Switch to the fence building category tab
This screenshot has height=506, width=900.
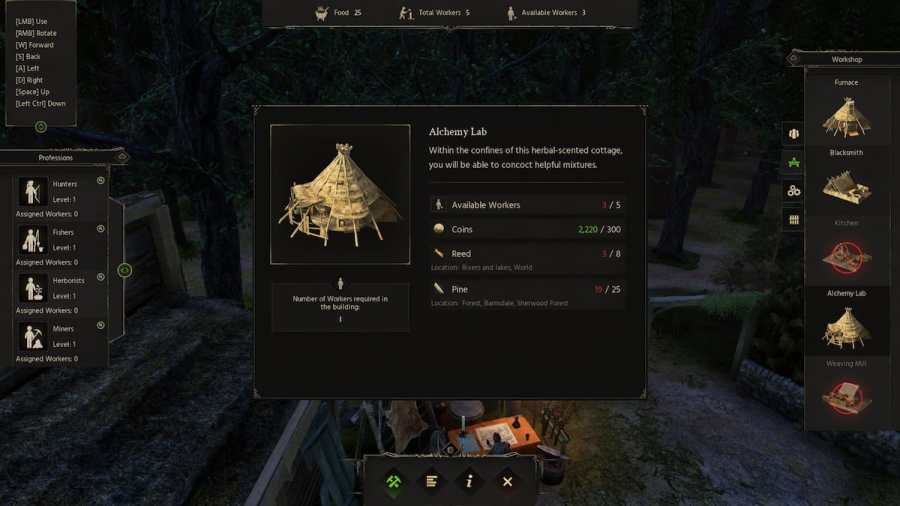click(x=794, y=219)
